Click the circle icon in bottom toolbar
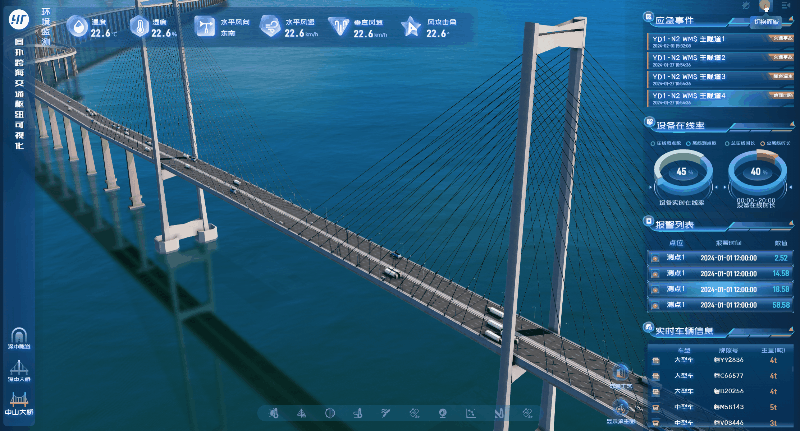The height and width of the screenshot is (431, 800). click(x=329, y=413)
